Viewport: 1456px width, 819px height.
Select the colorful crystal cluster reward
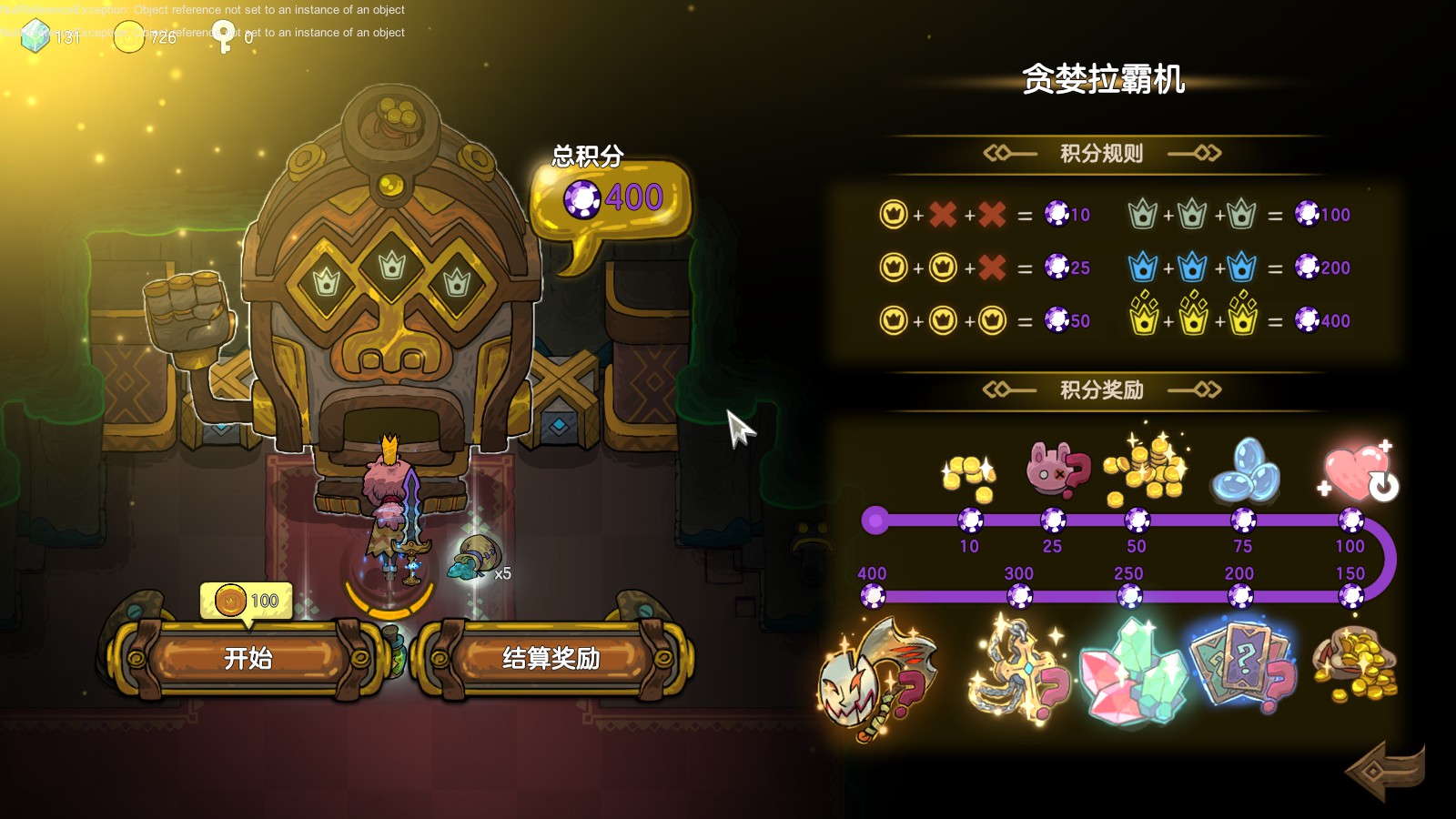[x=1133, y=673]
